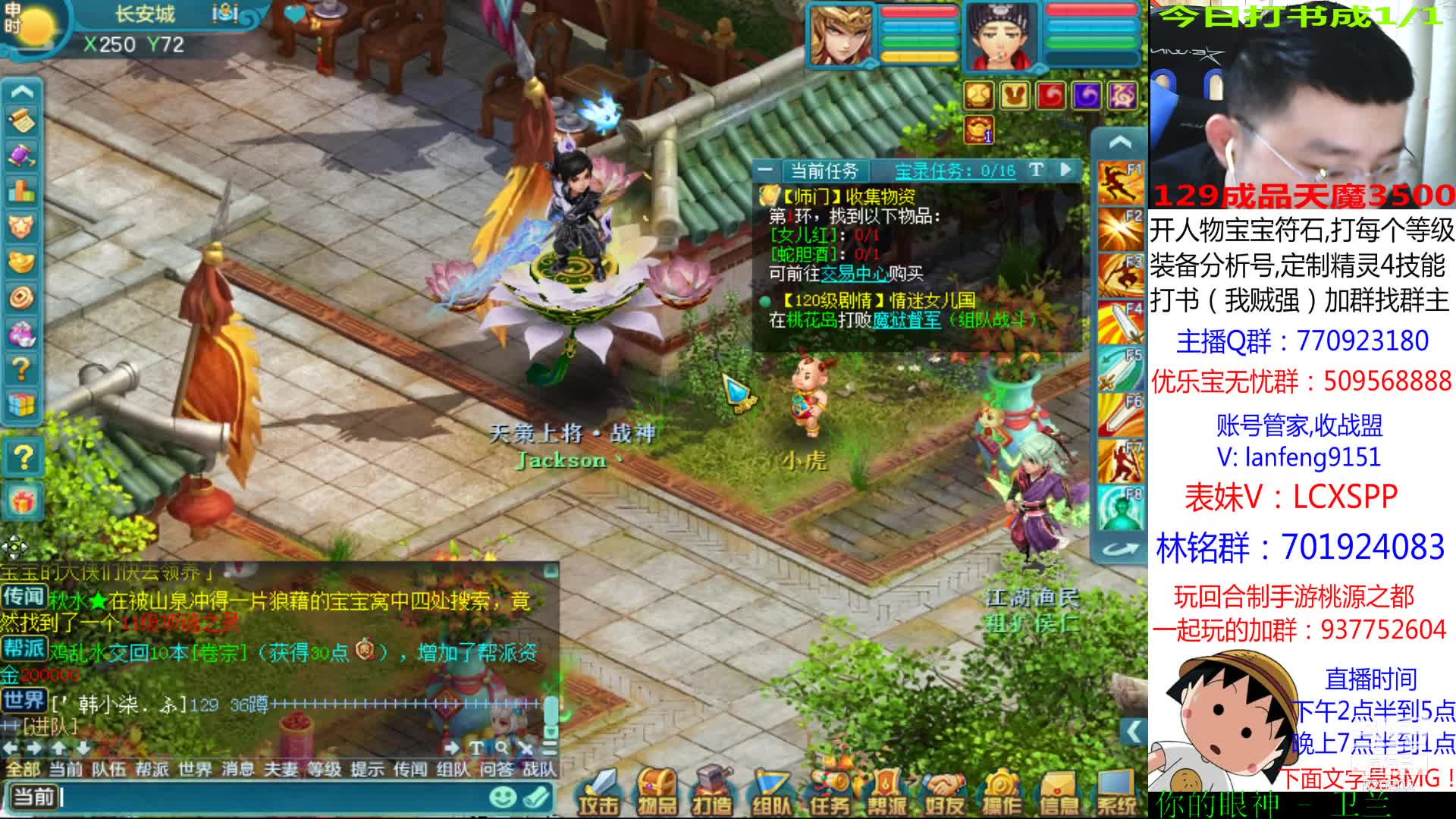Switch chat to the 帮派 tab

pyautogui.click(x=152, y=770)
